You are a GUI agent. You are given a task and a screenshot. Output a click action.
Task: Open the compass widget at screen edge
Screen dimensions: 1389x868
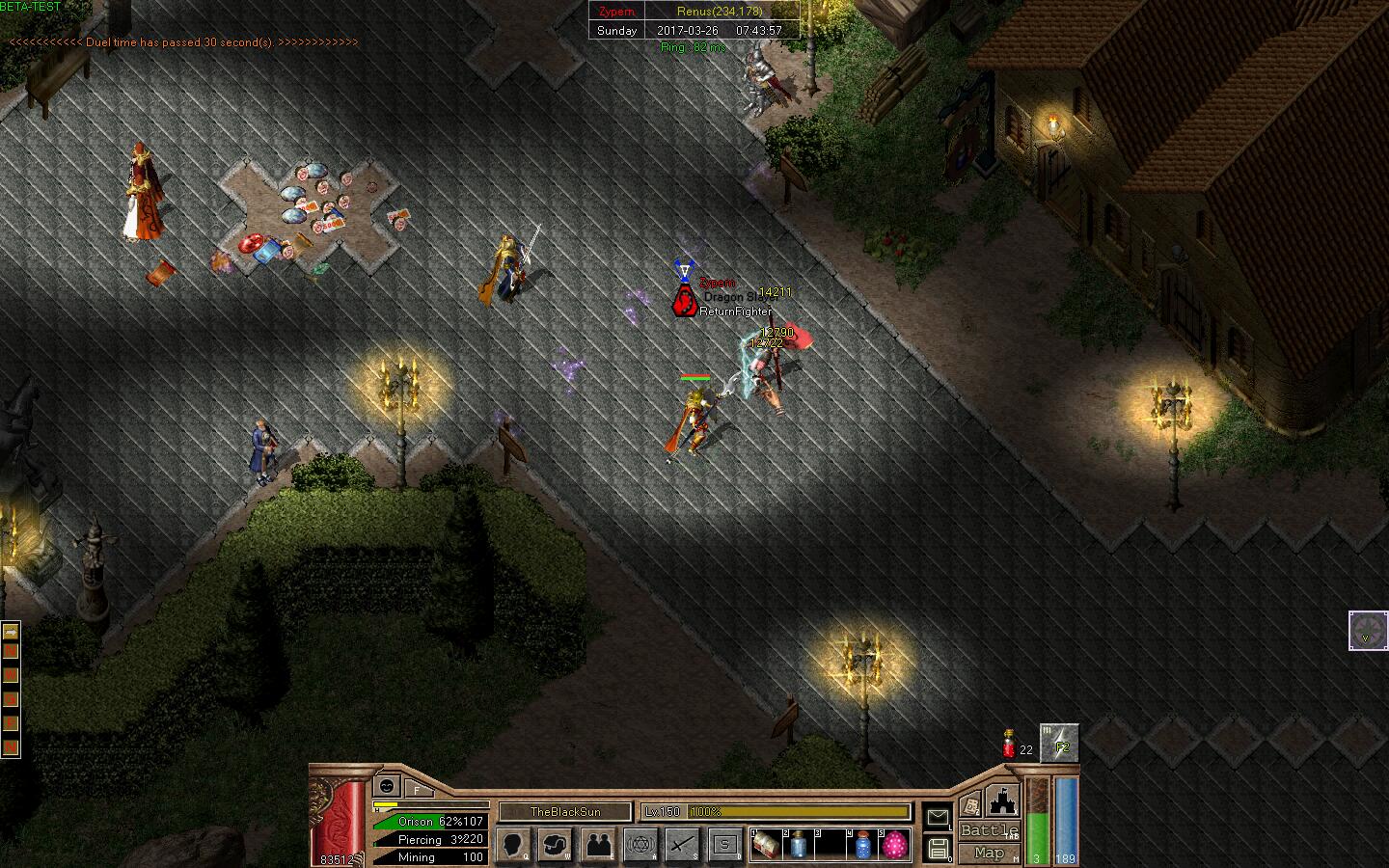pos(1367,631)
